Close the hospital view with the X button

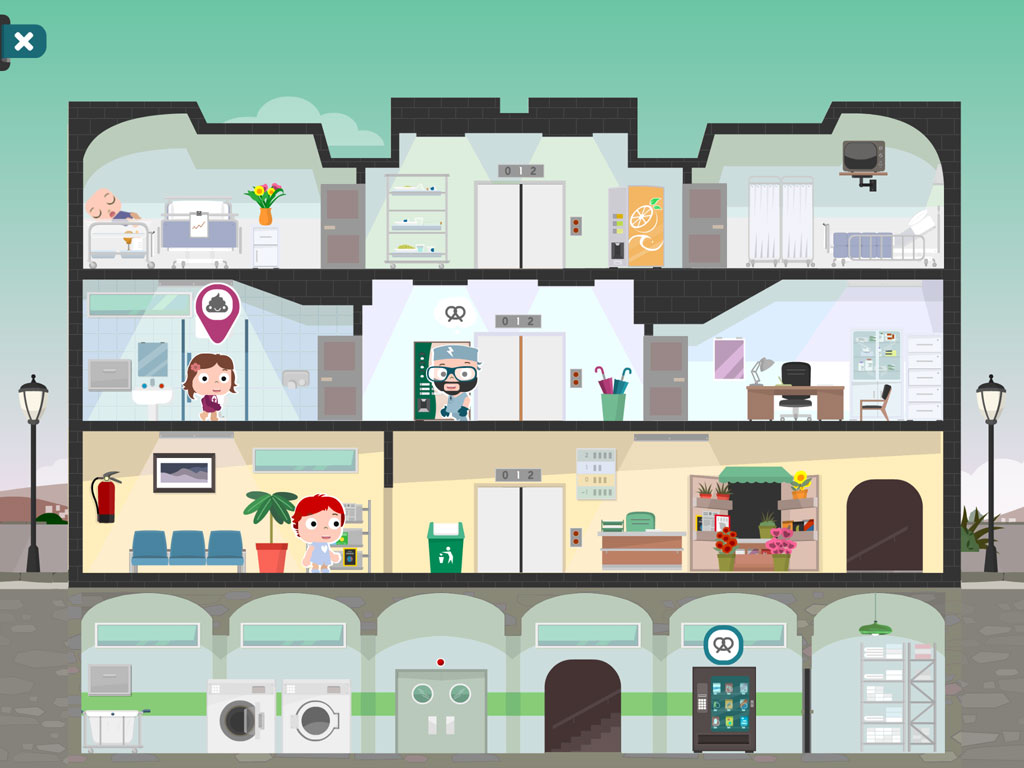click(24, 41)
